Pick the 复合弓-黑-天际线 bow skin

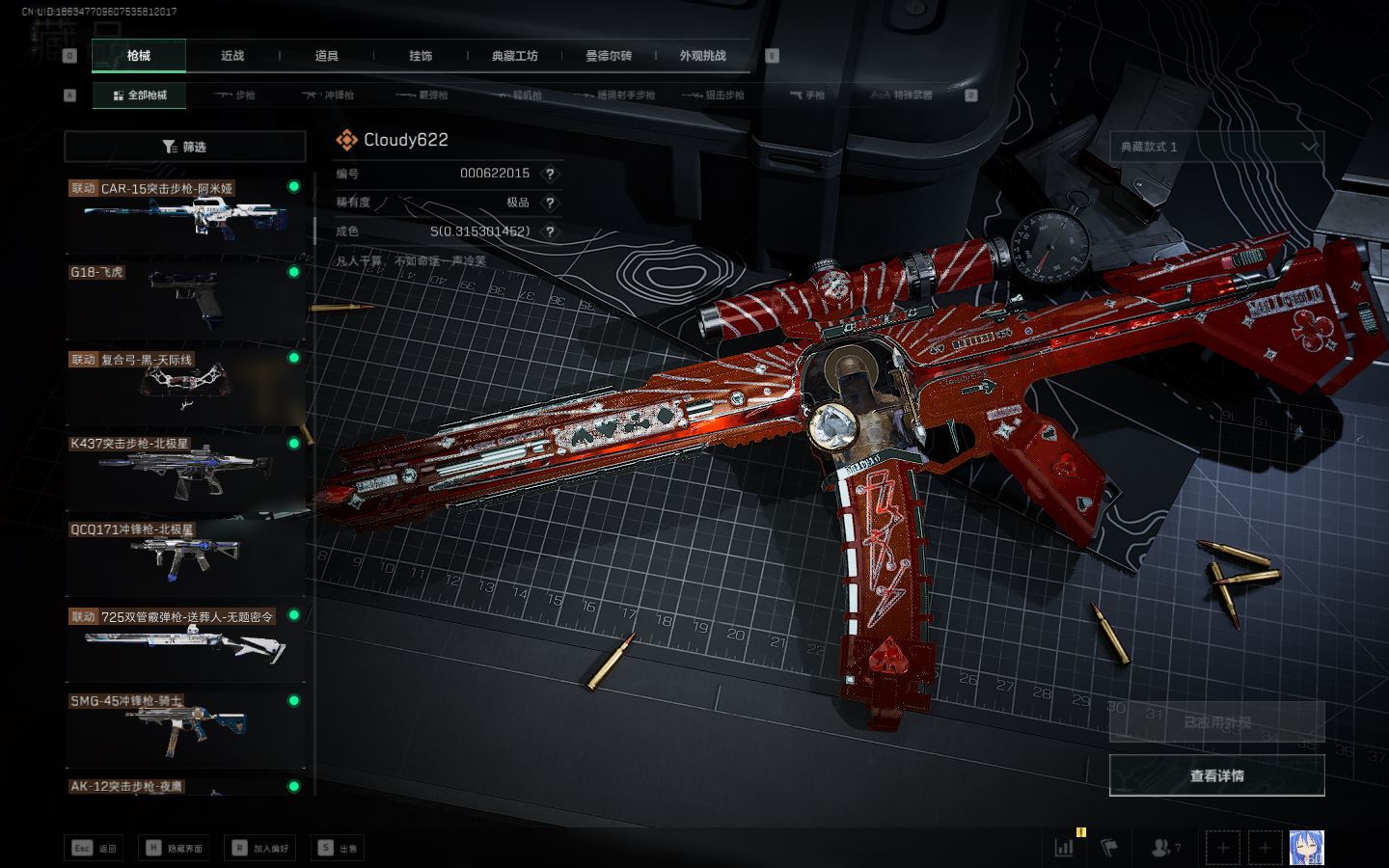click(x=184, y=385)
